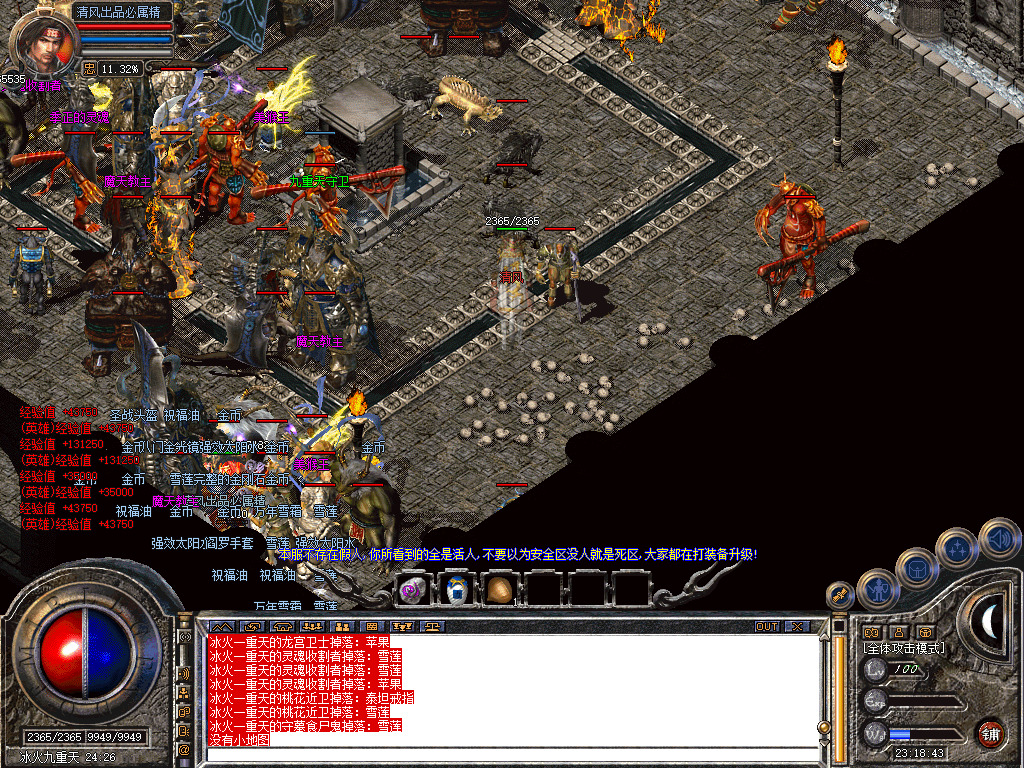This screenshot has width=1024, height=768.
Task: Select the brown nut item in the belt
Action: tap(499, 589)
